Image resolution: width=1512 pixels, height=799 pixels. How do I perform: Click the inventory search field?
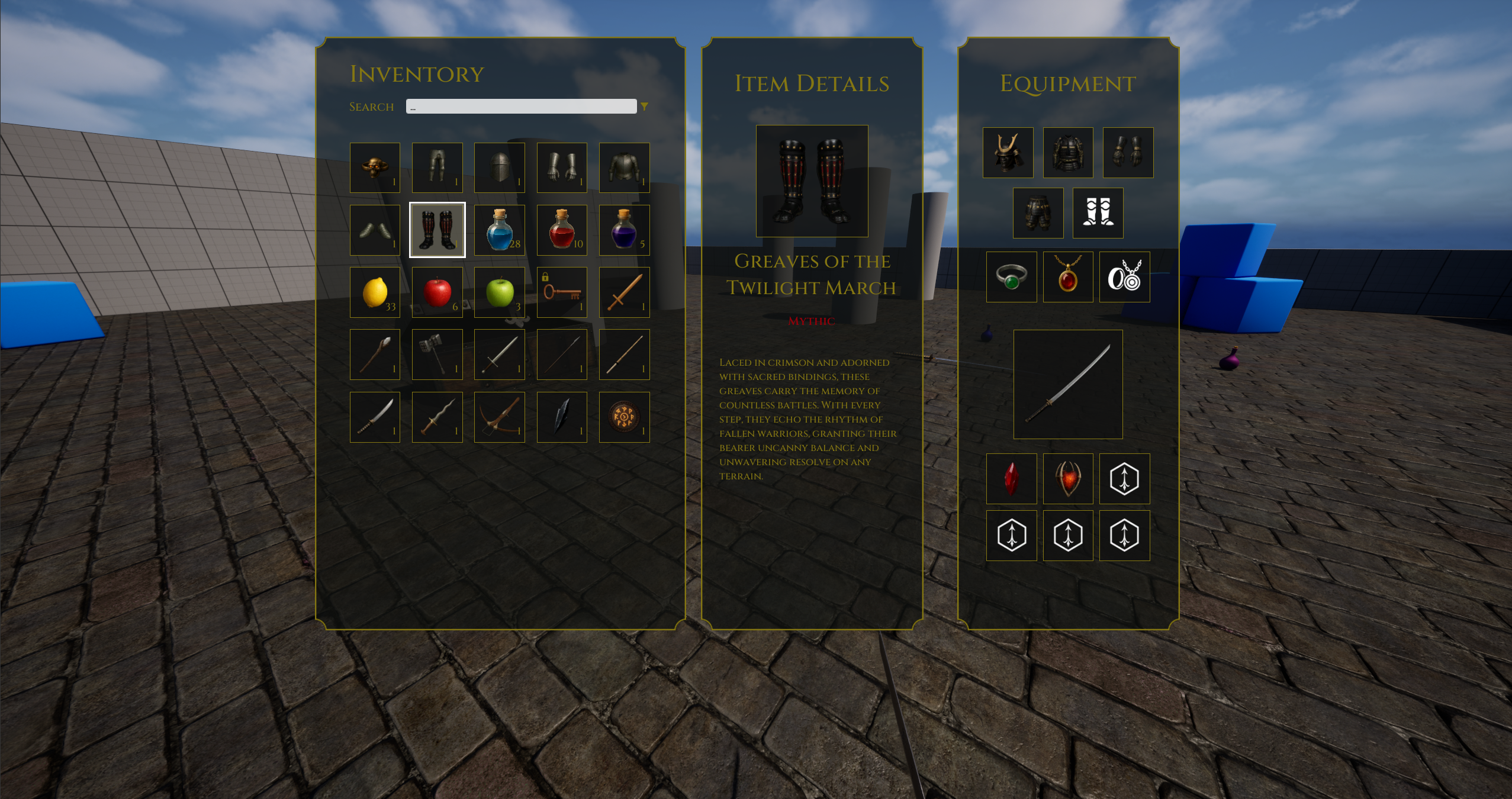click(x=521, y=107)
